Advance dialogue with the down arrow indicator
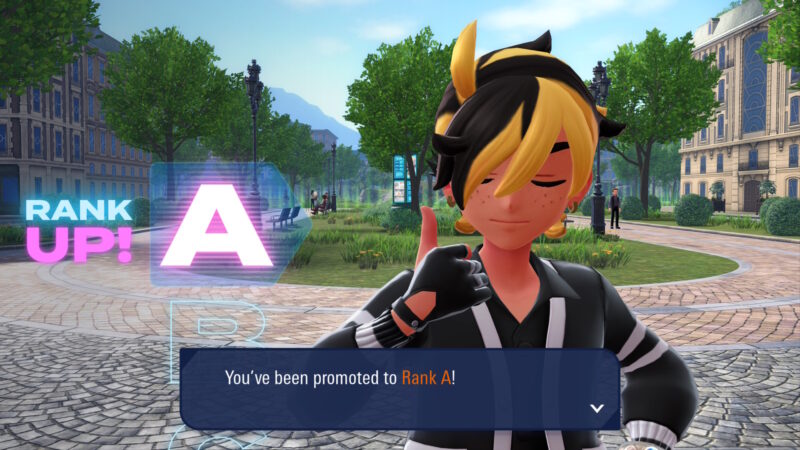This screenshot has width=800, height=450. (597, 408)
